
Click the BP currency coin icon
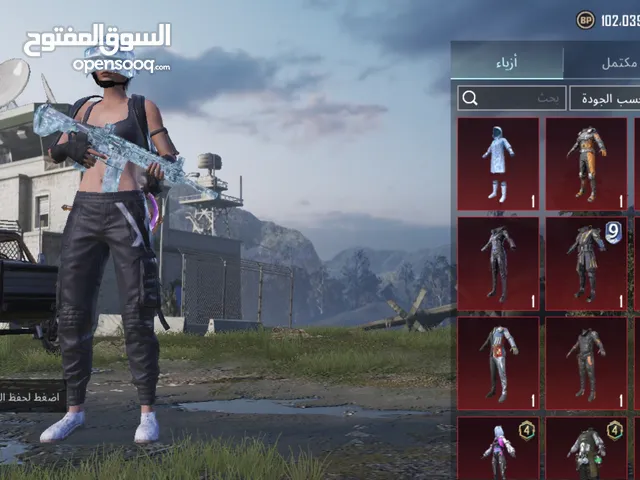tap(585, 19)
